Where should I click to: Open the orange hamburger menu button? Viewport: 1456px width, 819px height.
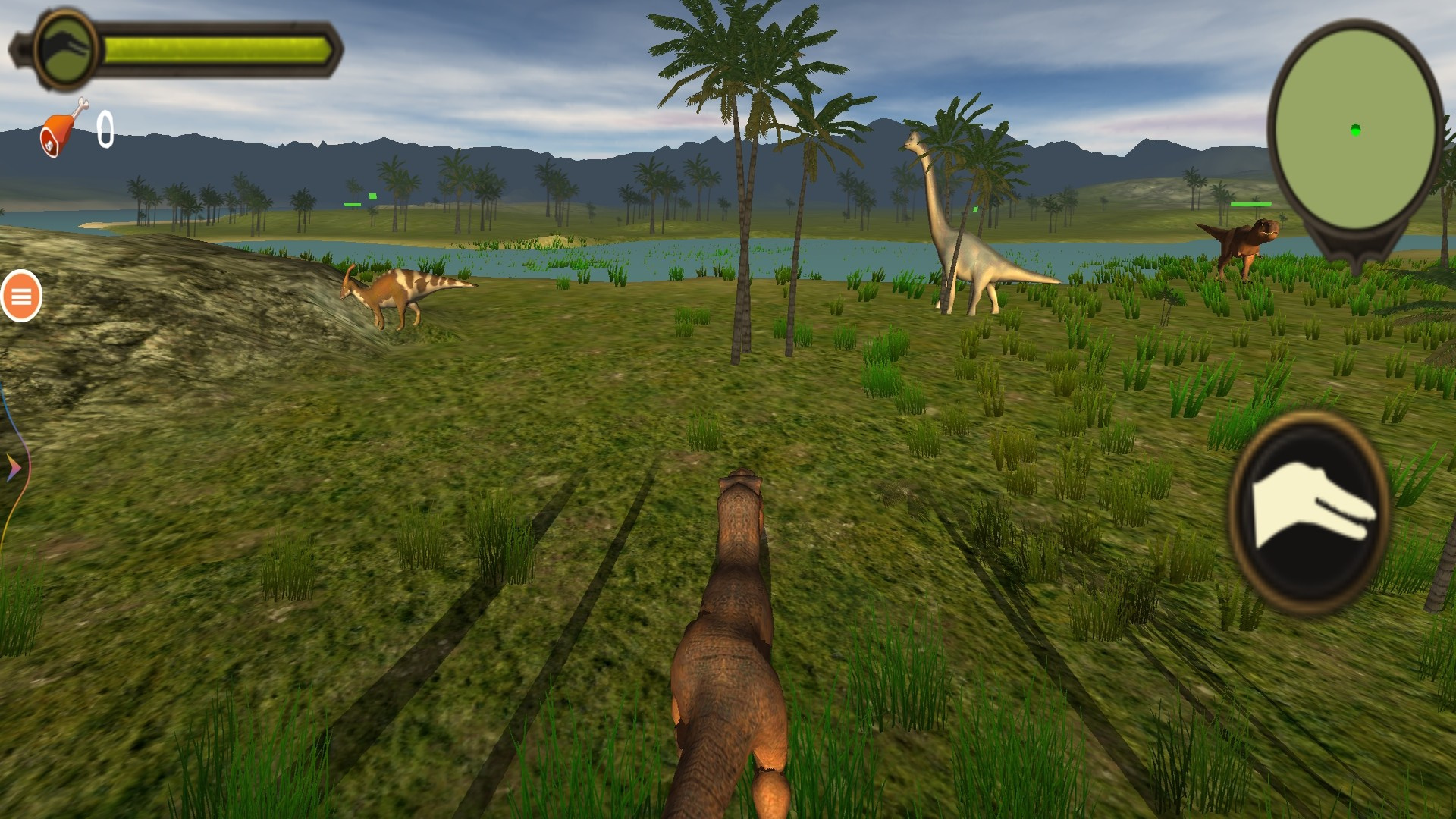(21, 297)
